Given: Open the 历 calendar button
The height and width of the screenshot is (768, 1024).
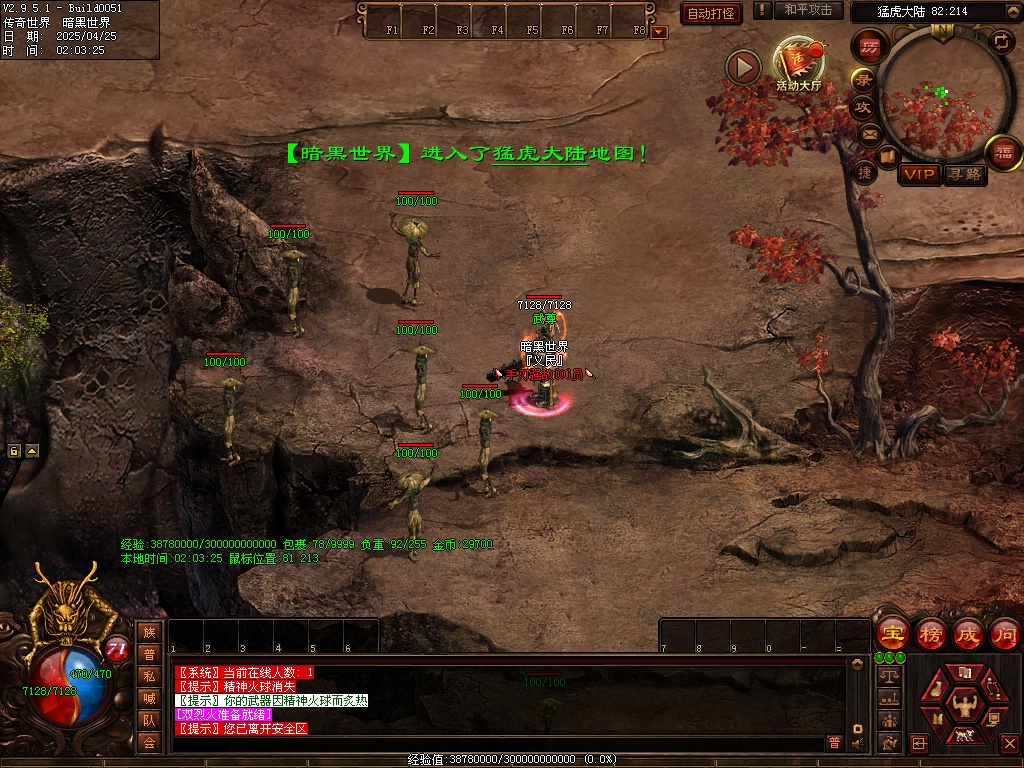Looking at the screenshot, I should pos(869,46).
